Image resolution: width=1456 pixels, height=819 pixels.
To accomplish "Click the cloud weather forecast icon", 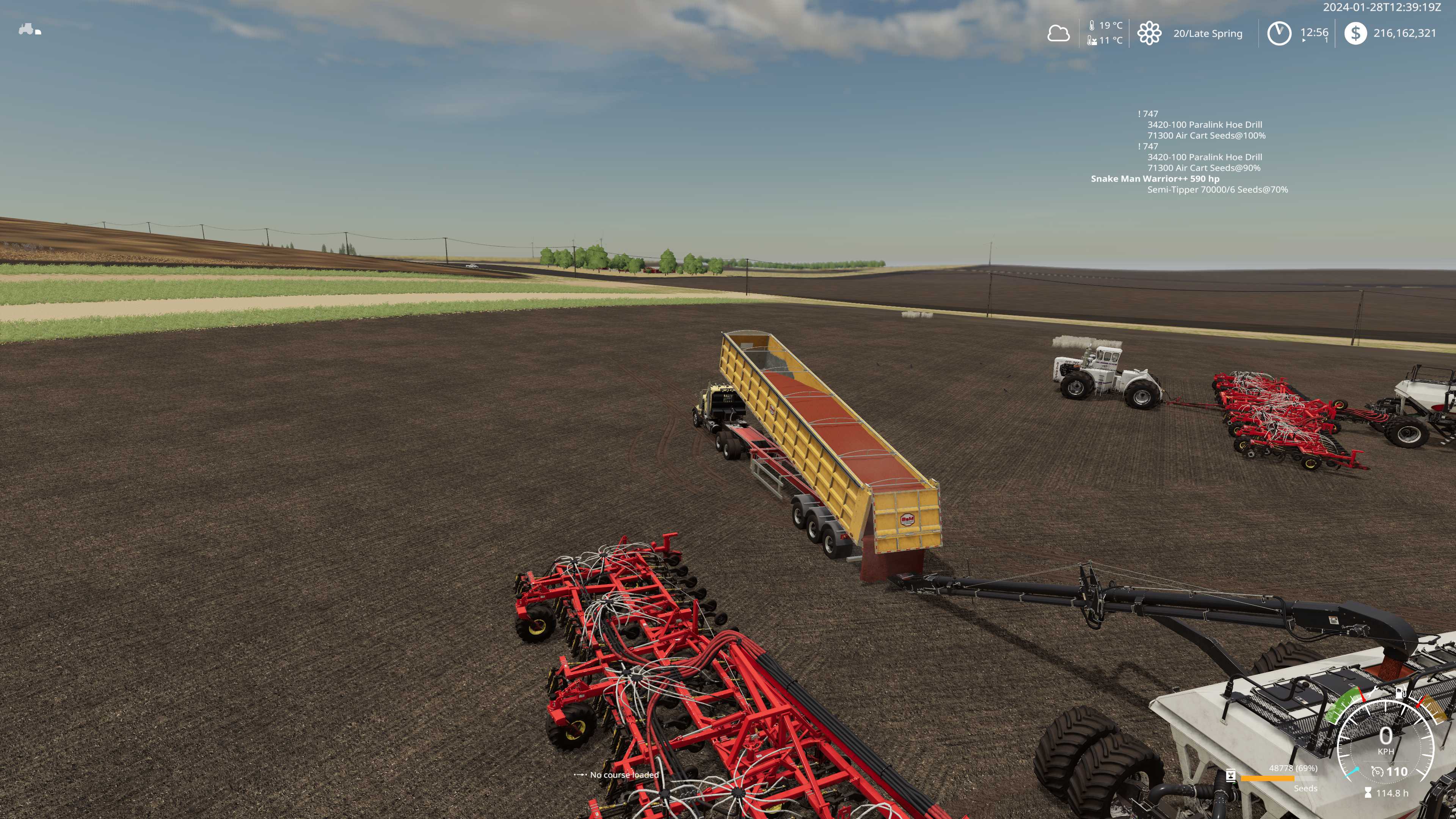I will point(1058,33).
